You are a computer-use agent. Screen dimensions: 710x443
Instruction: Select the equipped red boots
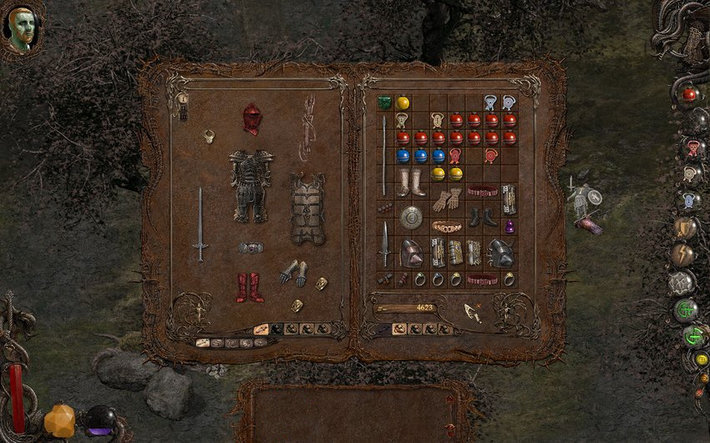(250, 287)
